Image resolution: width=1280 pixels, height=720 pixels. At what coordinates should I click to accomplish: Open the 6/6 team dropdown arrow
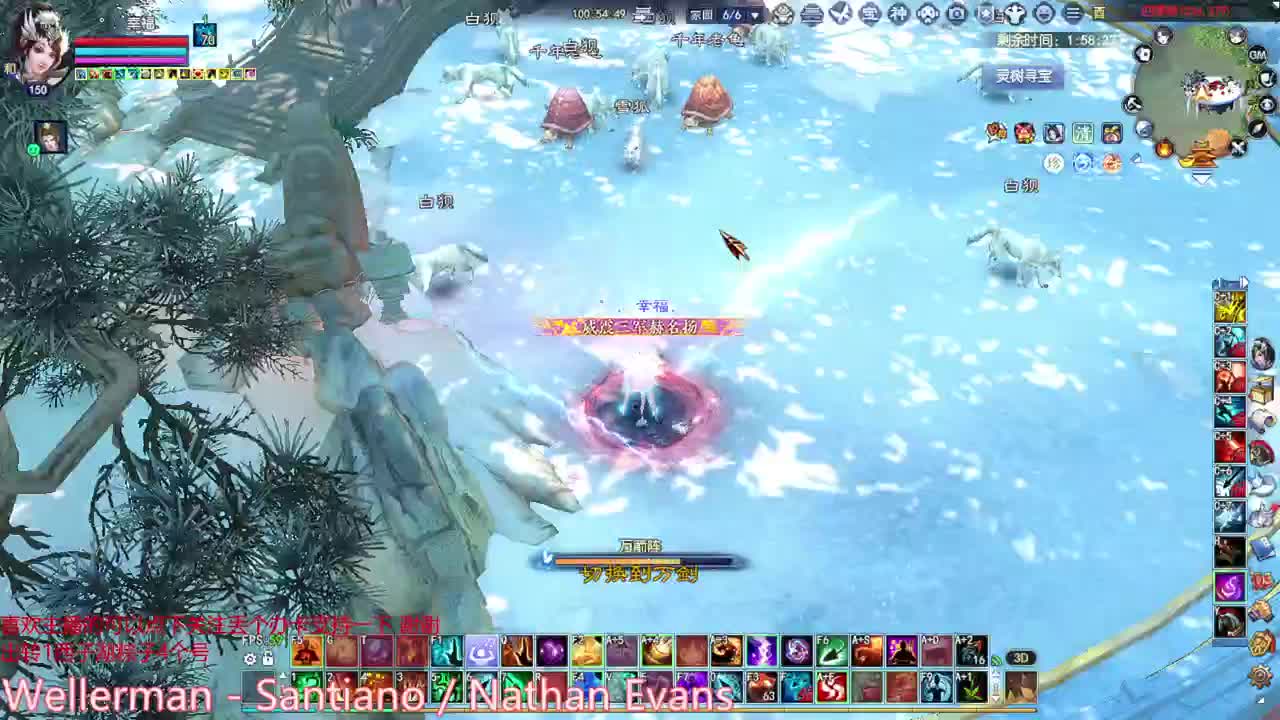point(755,15)
